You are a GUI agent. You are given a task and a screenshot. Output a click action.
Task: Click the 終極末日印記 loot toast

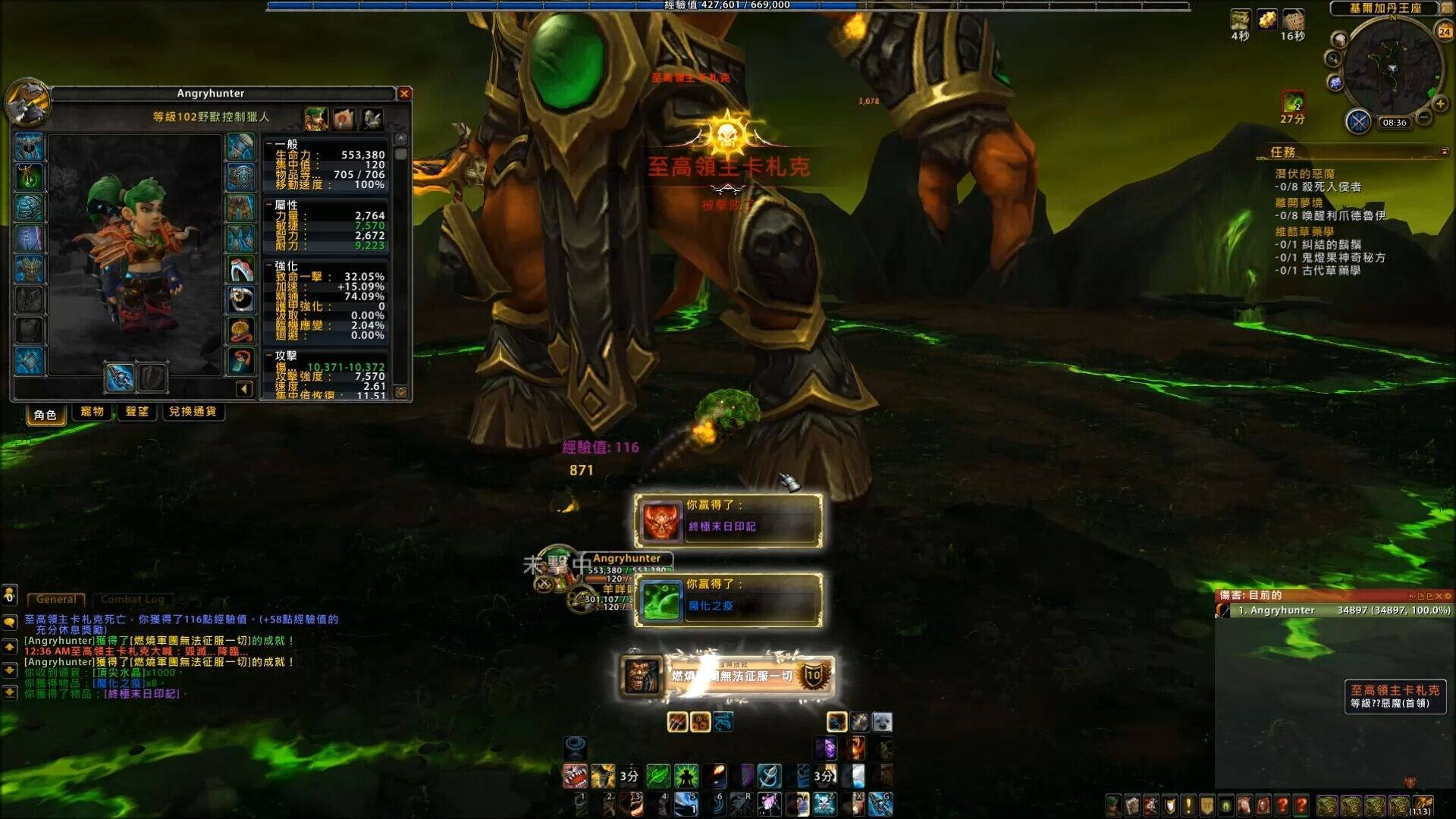click(x=728, y=521)
